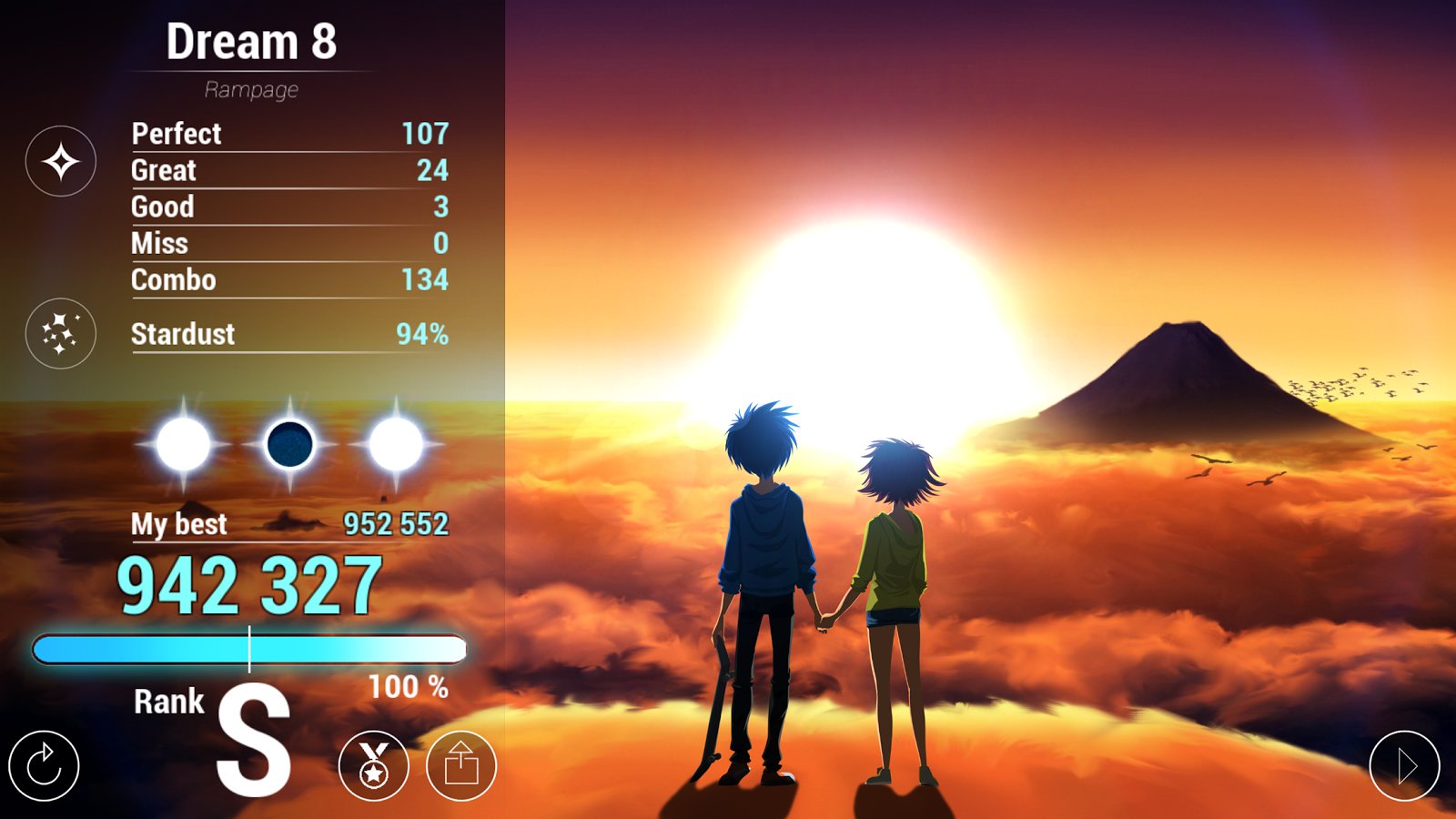Image resolution: width=1456 pixels, height=819 pixels.
Task: Continue with the play arrow button
Action: [x=1404, y=766]
